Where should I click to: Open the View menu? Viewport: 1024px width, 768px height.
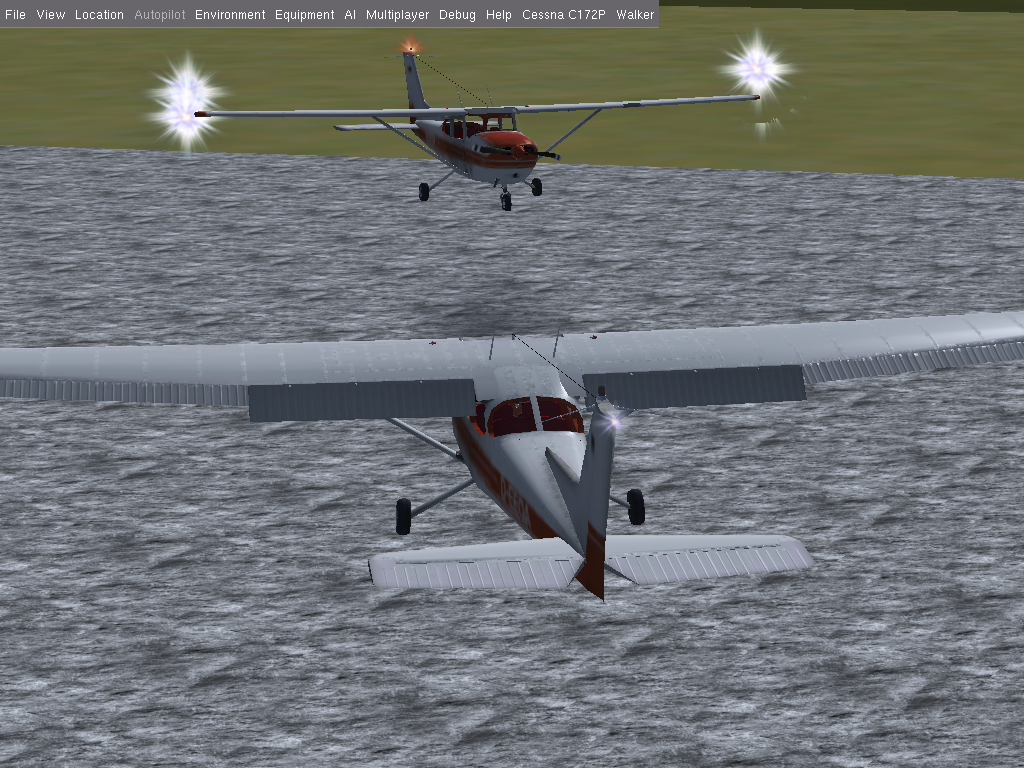coord(50,15)
